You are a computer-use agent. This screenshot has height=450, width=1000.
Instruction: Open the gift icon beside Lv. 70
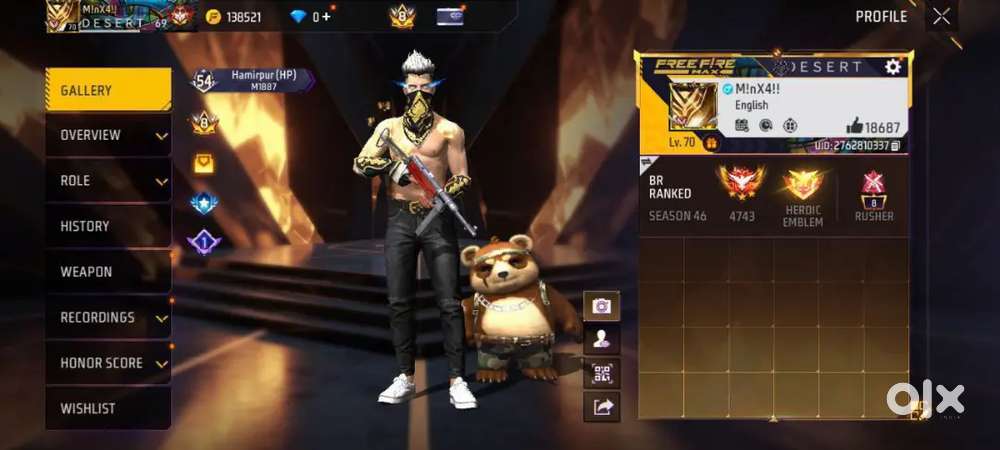coord(711,144)
